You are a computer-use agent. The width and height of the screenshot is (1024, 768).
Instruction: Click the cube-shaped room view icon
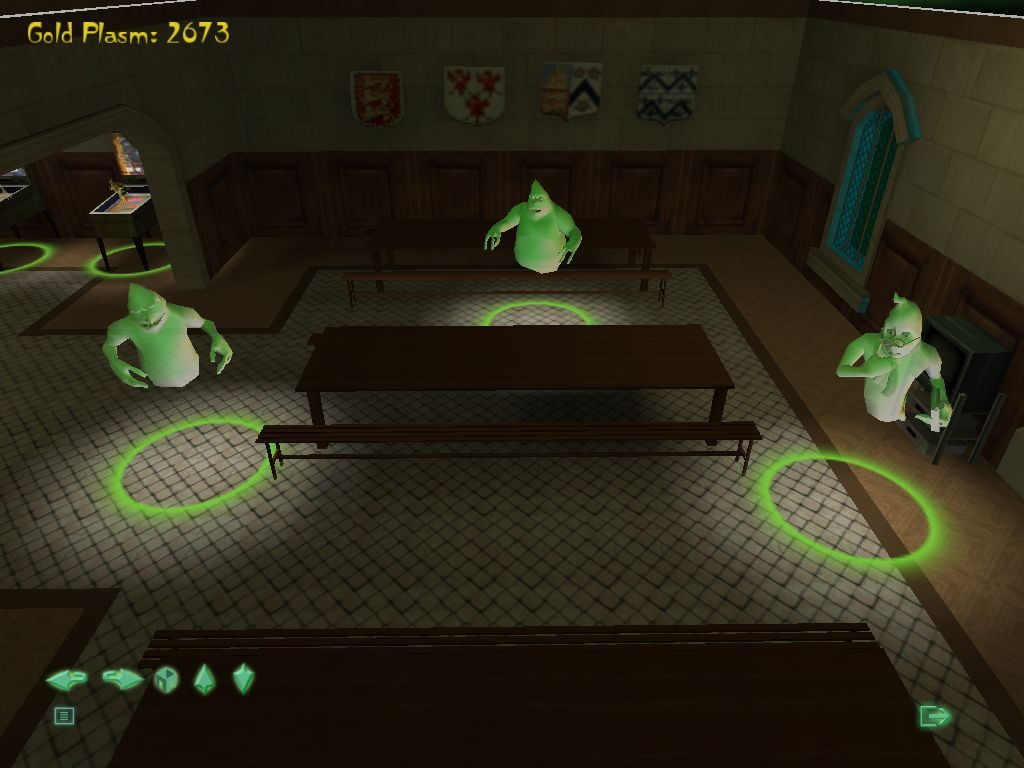166,680
